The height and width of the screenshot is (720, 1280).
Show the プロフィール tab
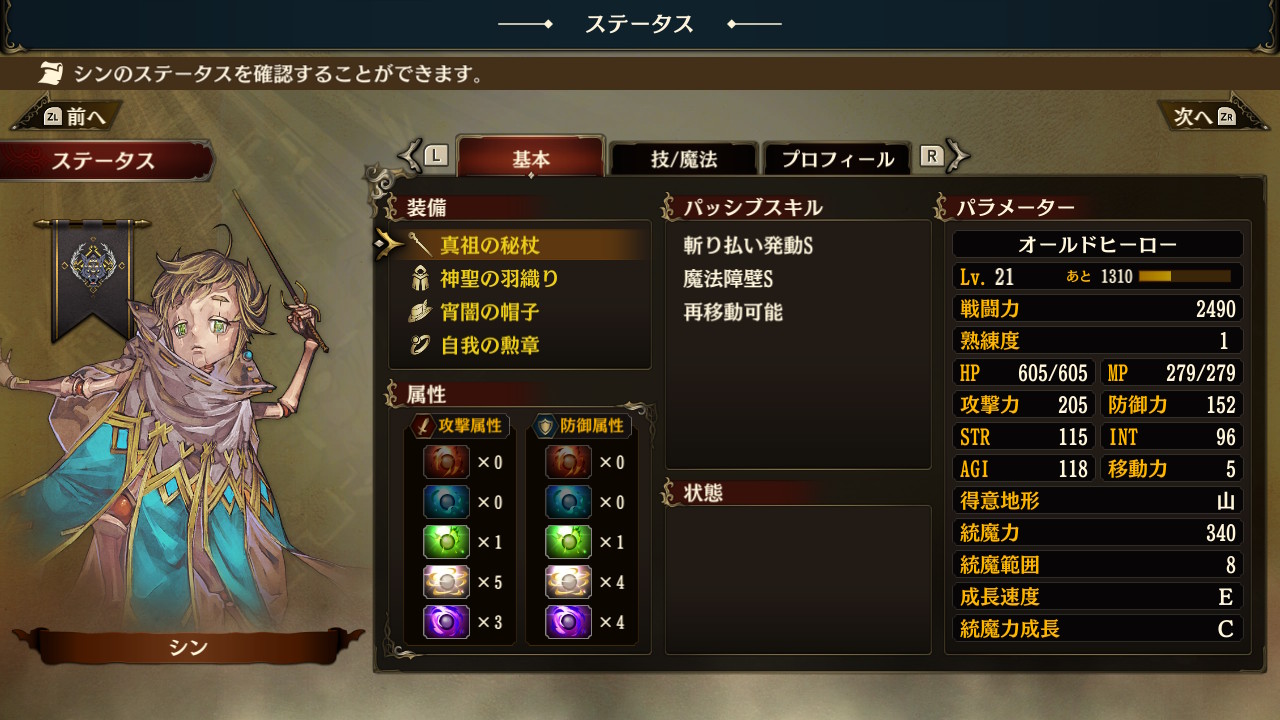(x=837, y=159)
